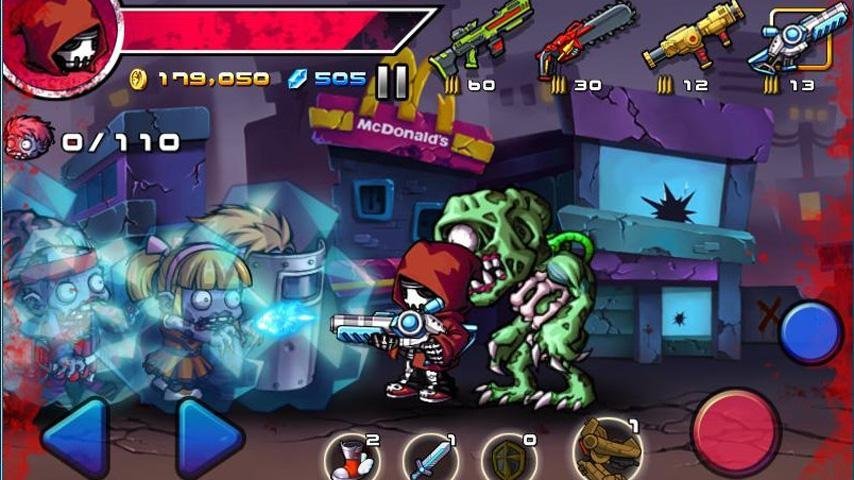Use the shield item
854x480 pixels.
pos(508,458)
